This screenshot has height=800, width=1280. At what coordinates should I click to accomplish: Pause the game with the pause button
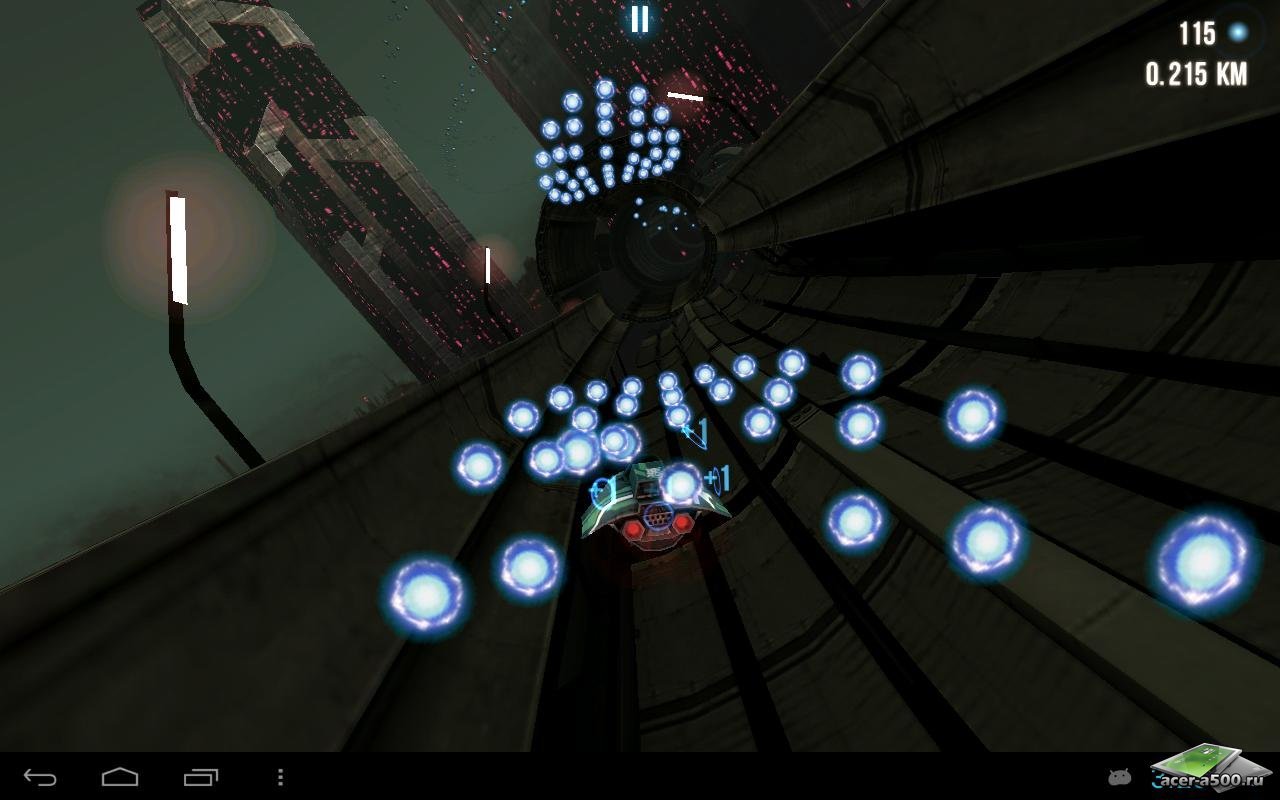(x=639, y=18)
